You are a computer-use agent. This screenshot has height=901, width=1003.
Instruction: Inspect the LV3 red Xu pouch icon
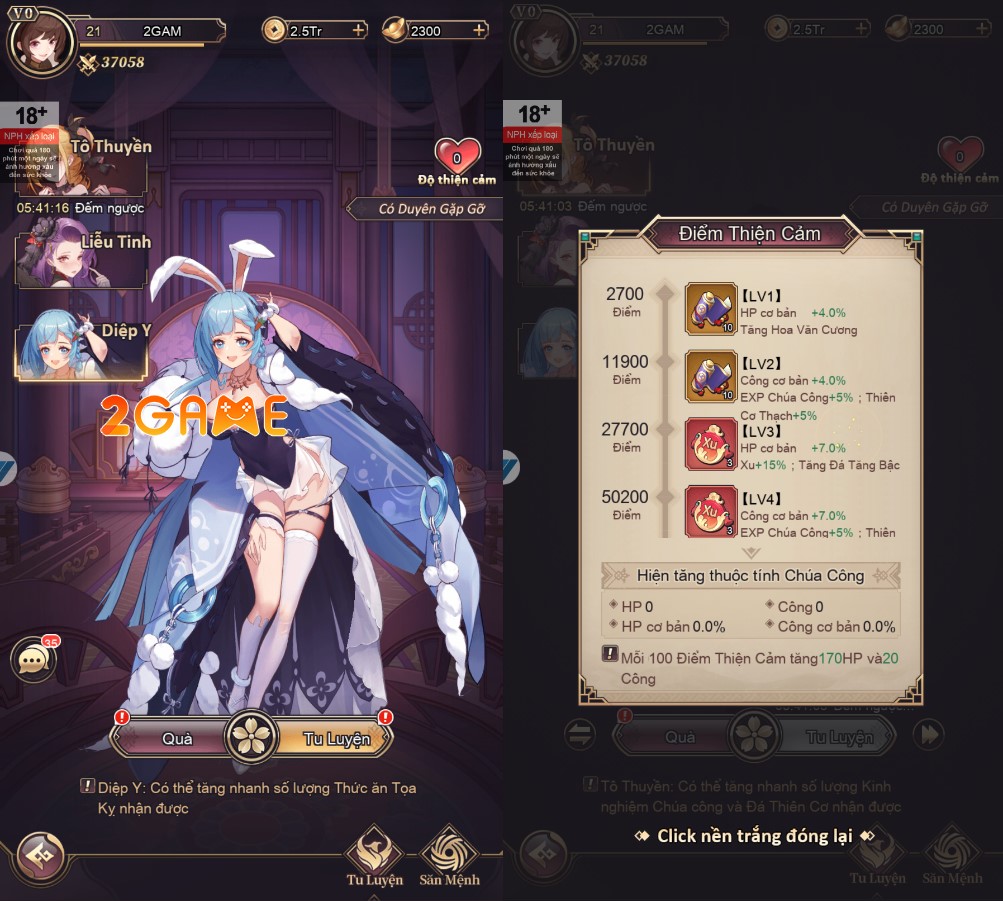pos(710,445)
